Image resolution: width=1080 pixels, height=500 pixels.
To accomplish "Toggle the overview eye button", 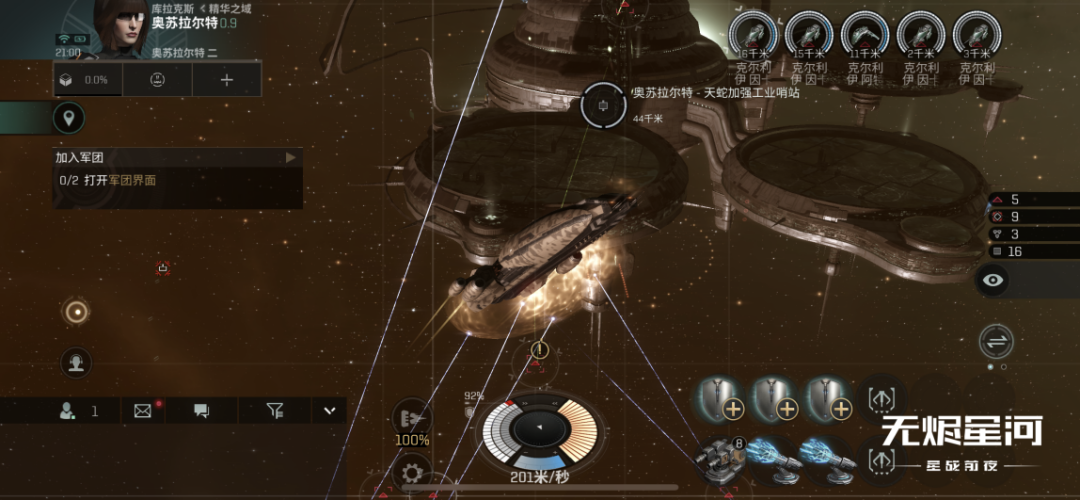I will click(x=993, y=280).
